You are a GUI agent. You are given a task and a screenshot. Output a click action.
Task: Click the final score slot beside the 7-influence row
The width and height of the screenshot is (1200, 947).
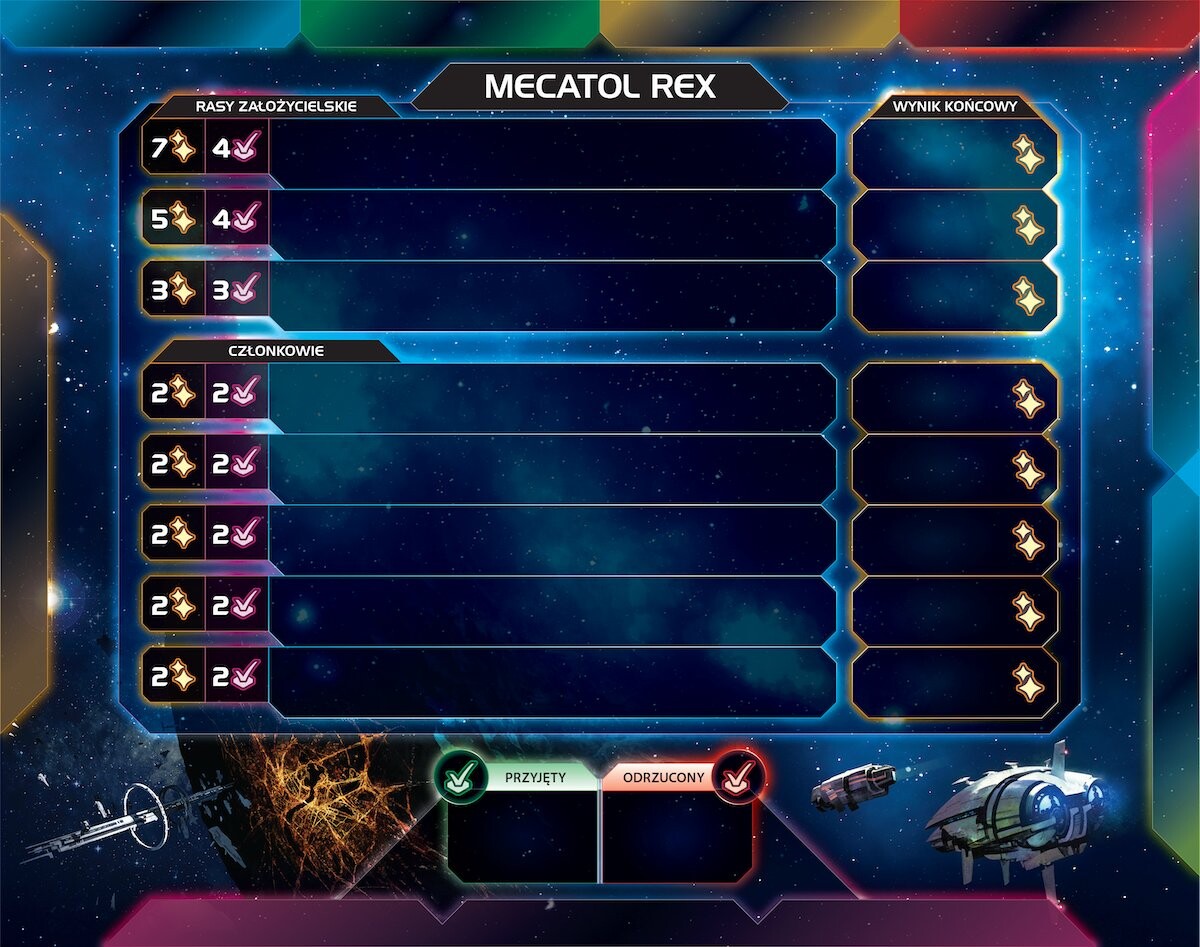pyautogui.click(x=955, y=153)
